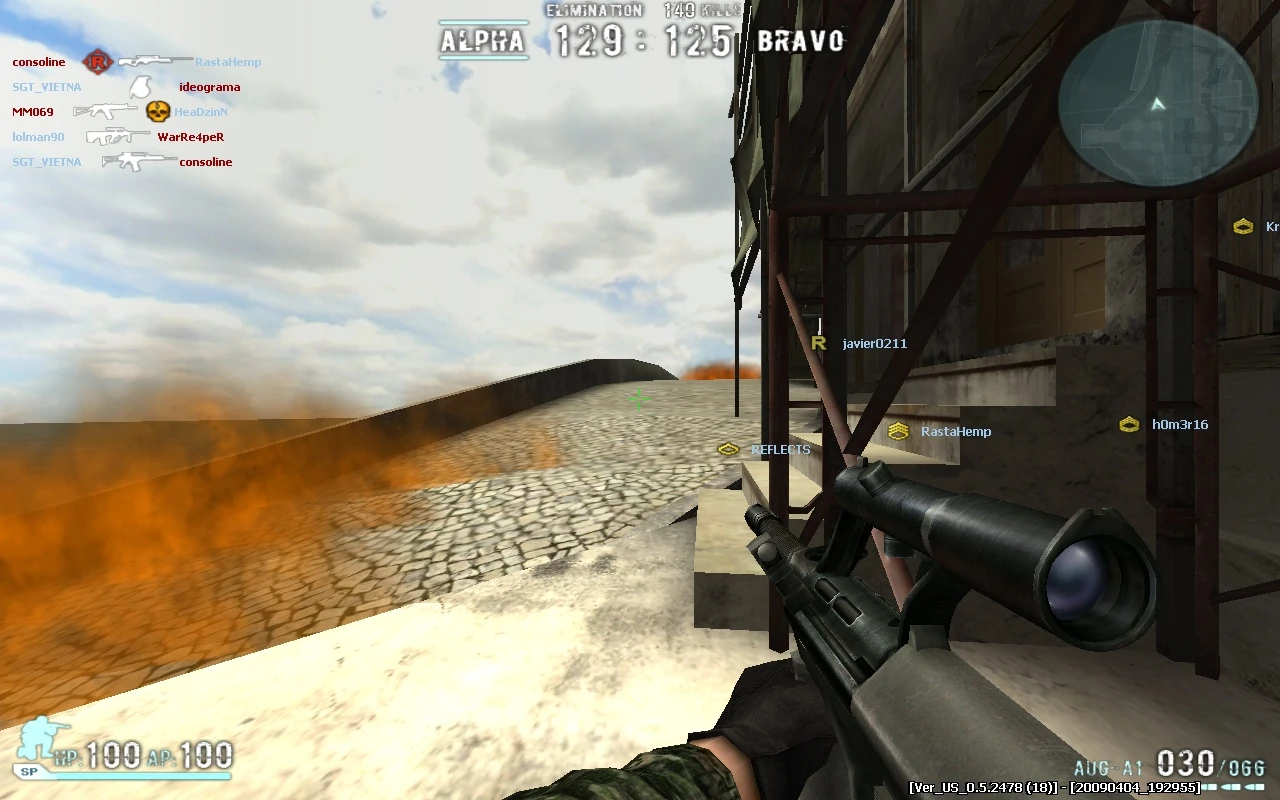
Task: Select the rank badge beside REFLECTS nametag
Action: [x=728, y=449]
